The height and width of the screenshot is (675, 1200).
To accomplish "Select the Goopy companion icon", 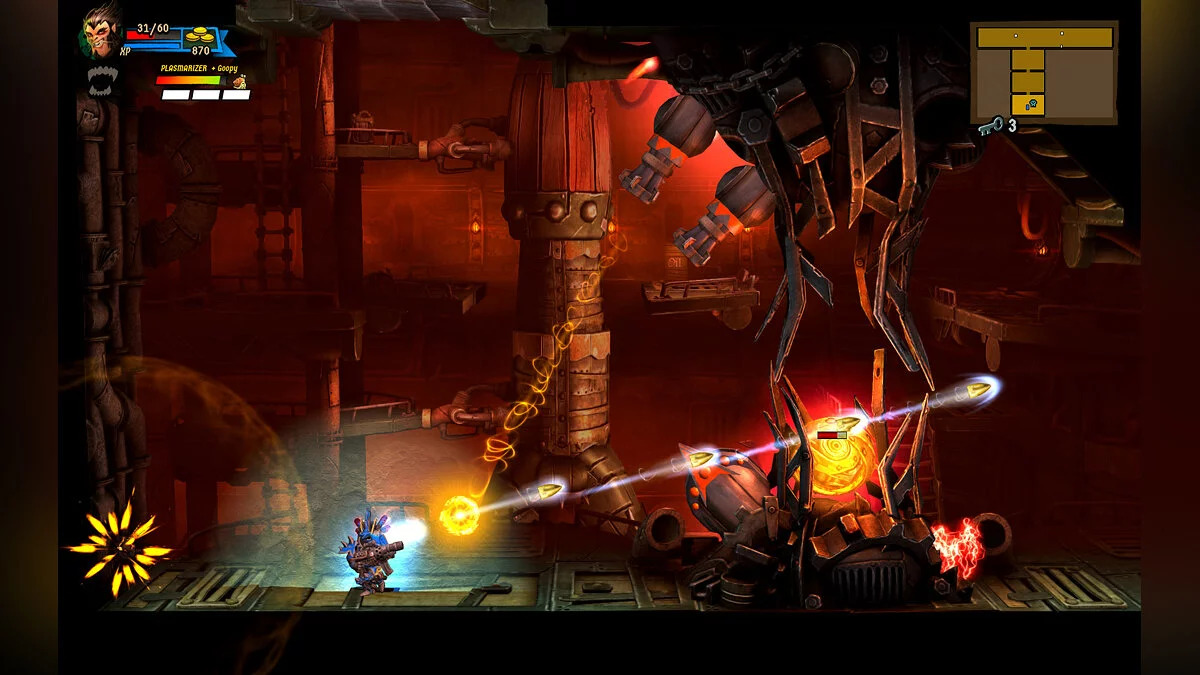I will (x=239, y=81).
